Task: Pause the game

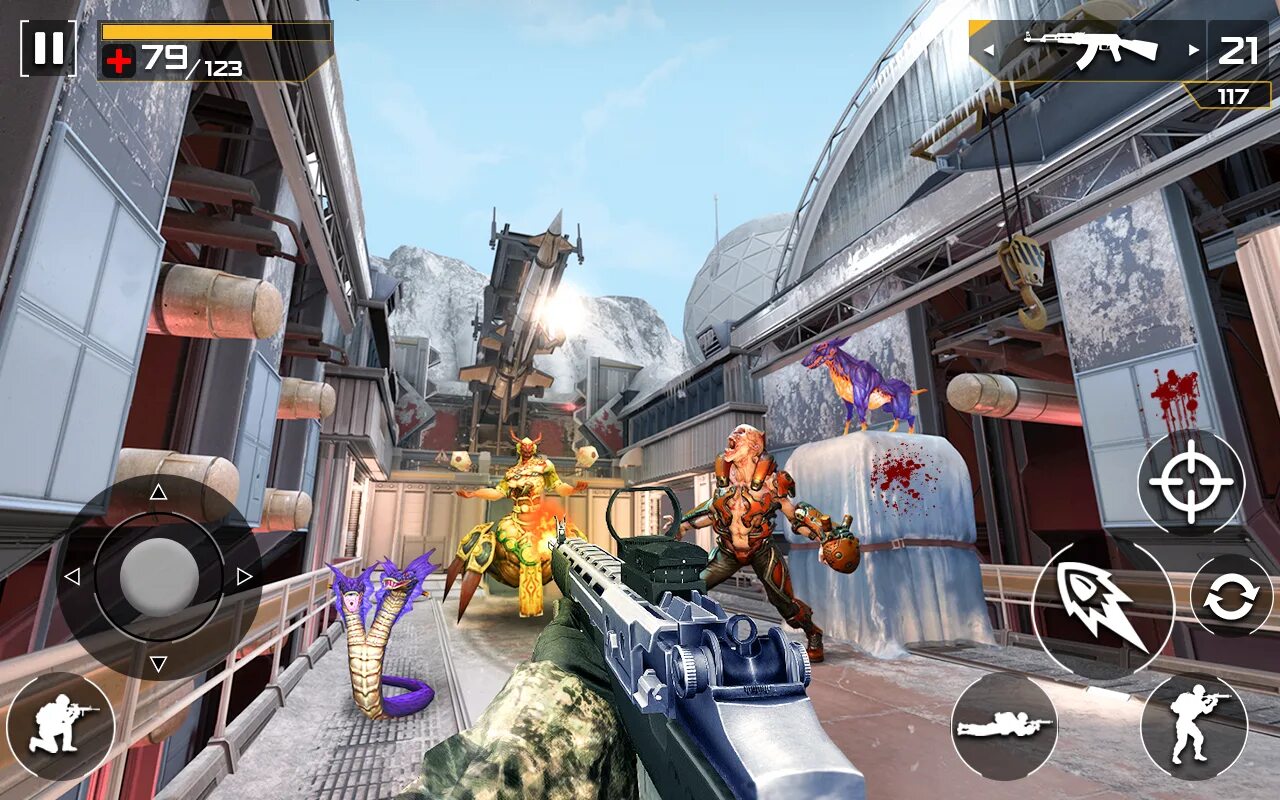Action: 48,48
